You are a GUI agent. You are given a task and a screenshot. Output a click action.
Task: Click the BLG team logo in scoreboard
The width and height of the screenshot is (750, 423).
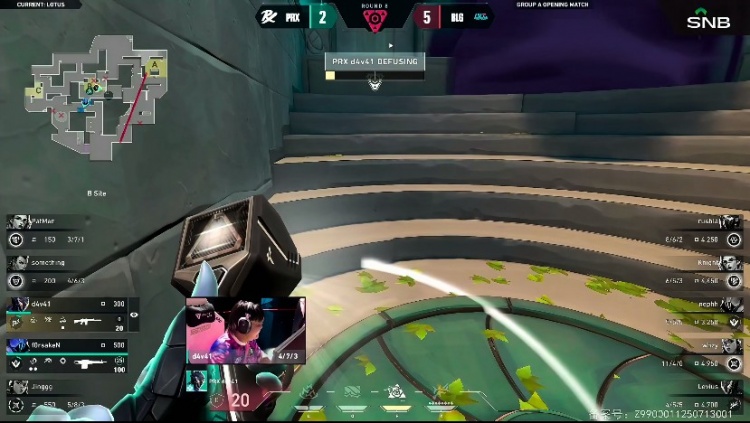(481, 16)
